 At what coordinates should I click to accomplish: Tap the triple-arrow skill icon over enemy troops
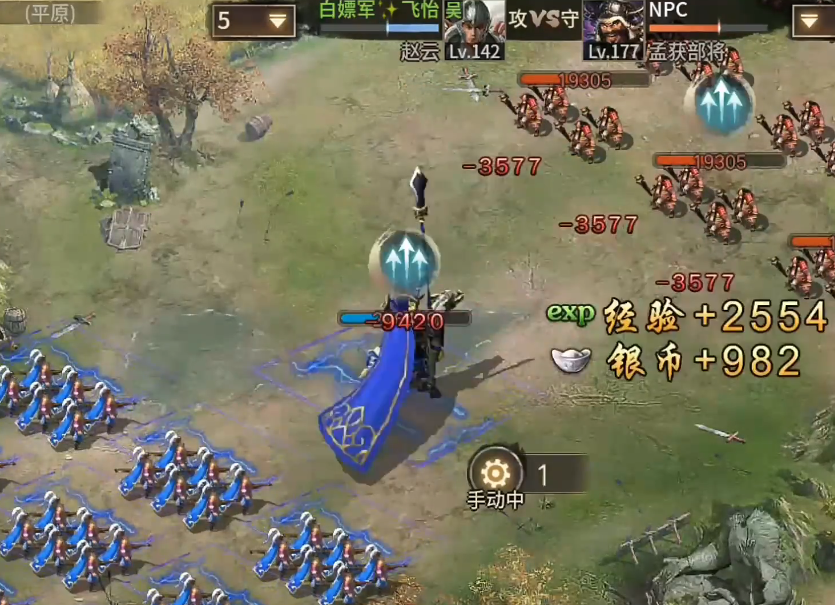point(718,102)
